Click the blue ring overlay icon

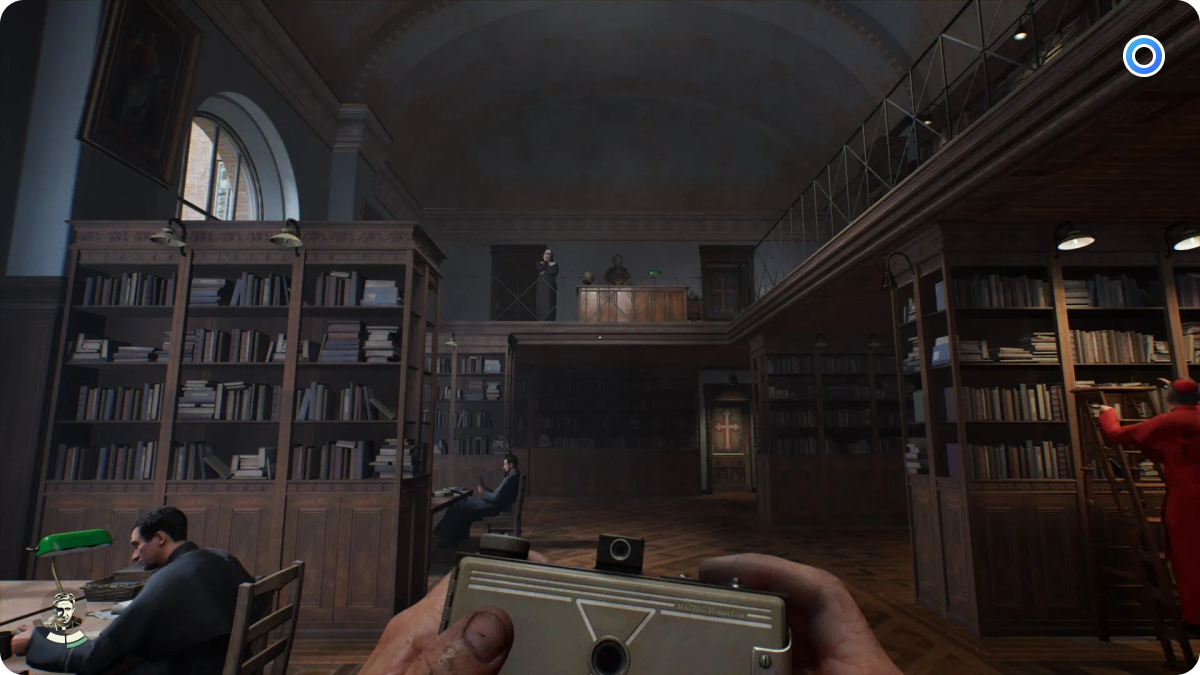[1143, 56]
